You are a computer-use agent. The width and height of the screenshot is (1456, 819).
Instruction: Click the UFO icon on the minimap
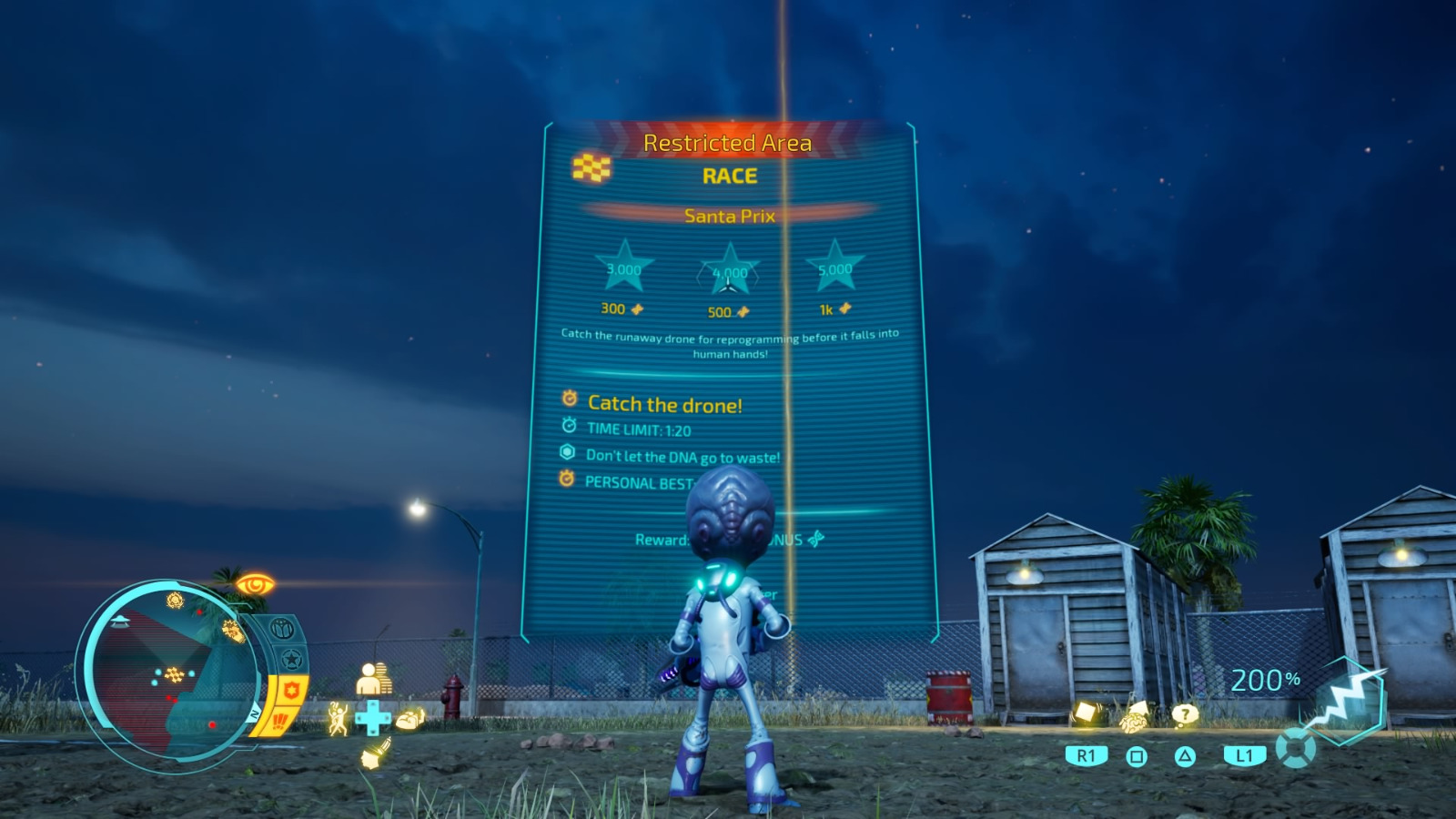point(122,622)
